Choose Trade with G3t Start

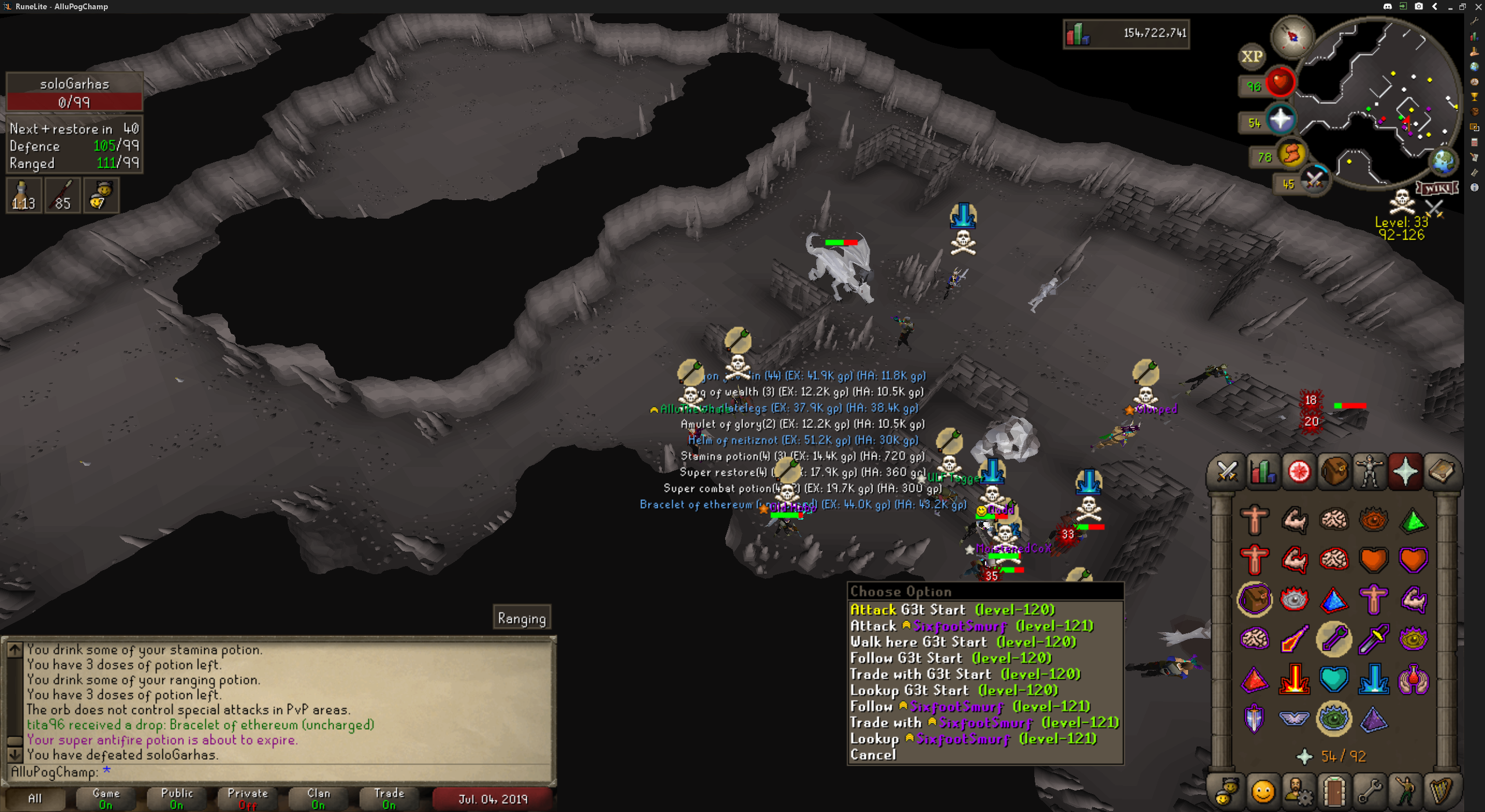(x=965, y=674)
